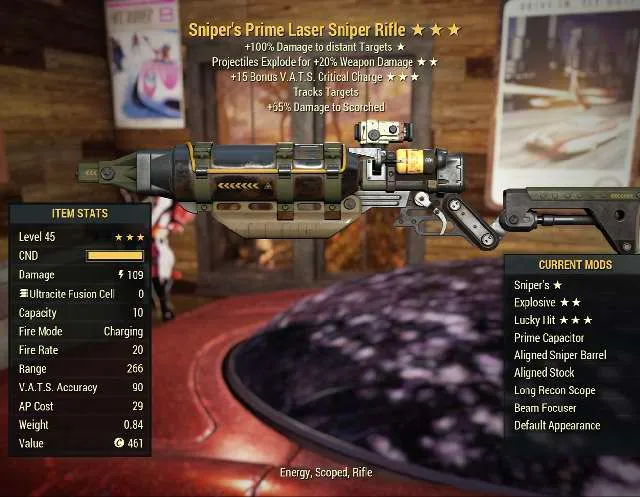Click the Aligned Stock mod row

[544, 372]
